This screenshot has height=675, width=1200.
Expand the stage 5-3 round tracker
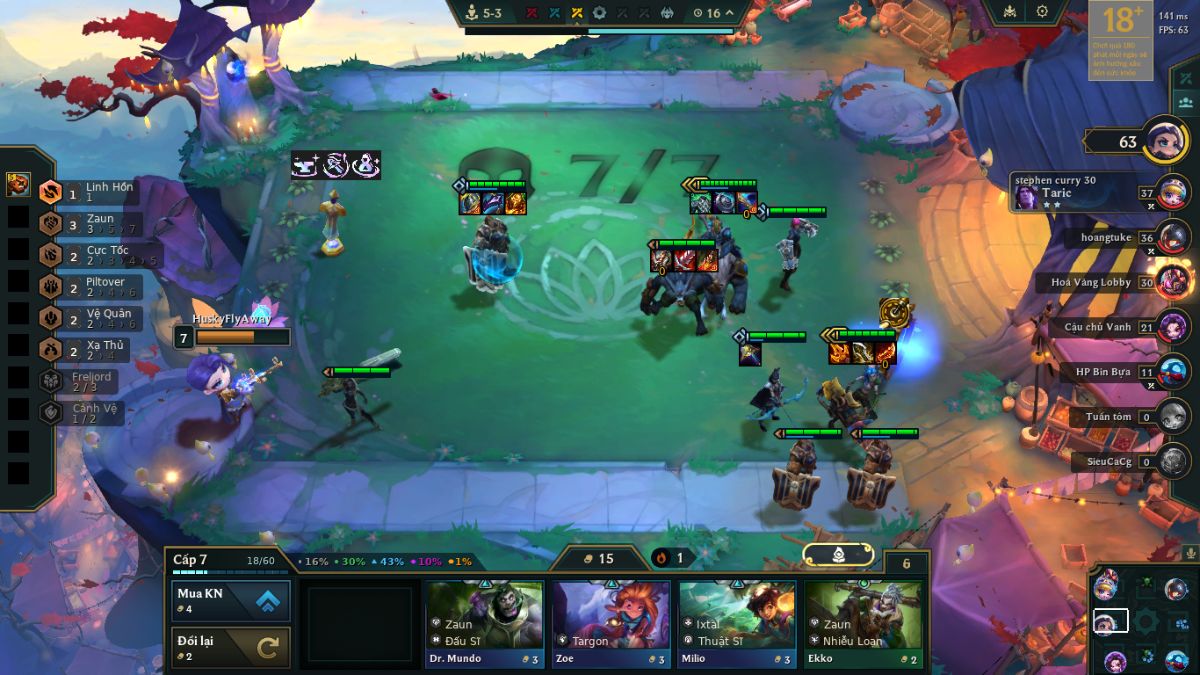coord(492,13)
